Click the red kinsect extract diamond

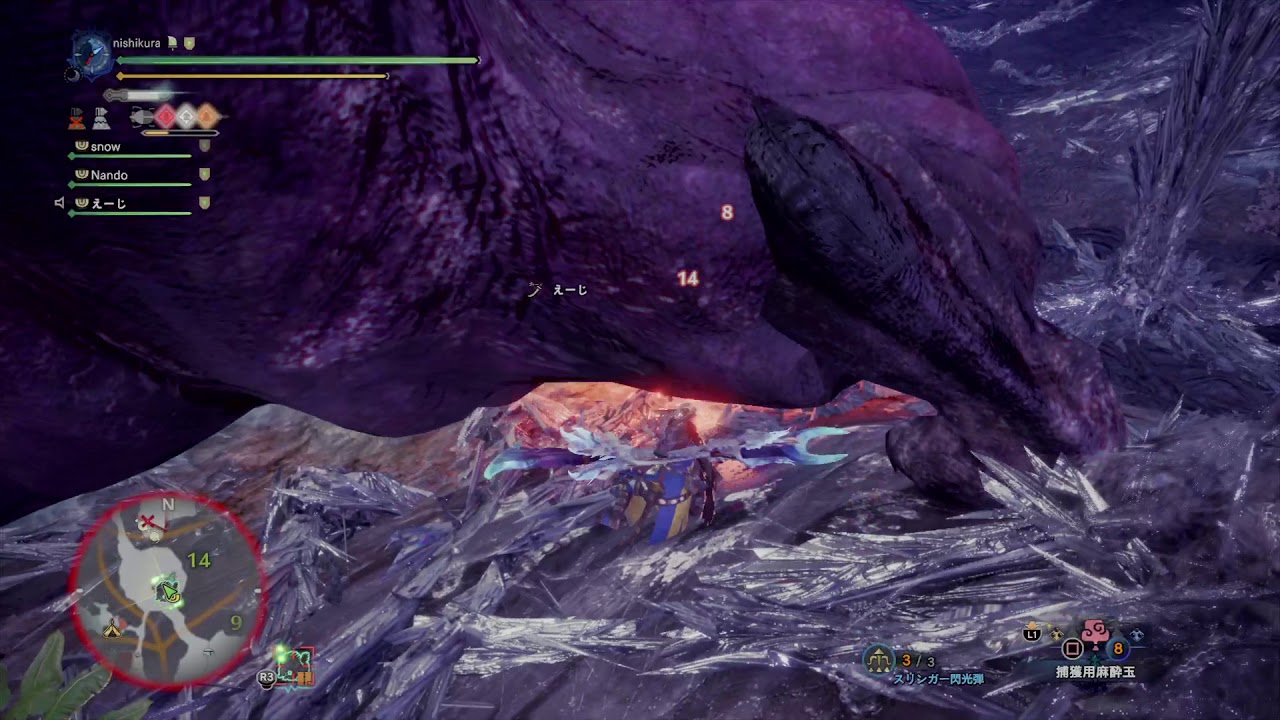(x=165, y=117)
